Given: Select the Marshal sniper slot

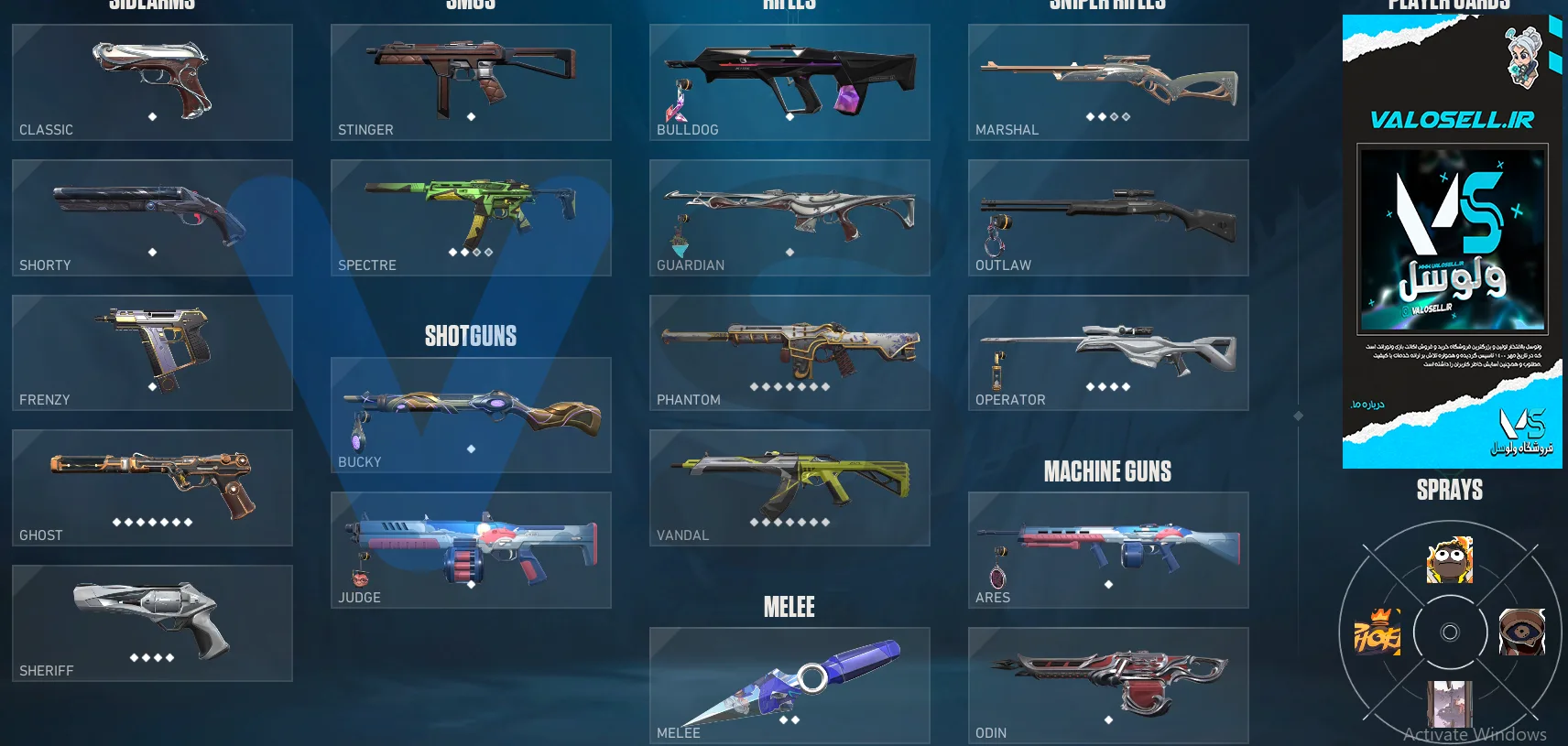Looking at the screenshot, I should tap(1108, 82).
